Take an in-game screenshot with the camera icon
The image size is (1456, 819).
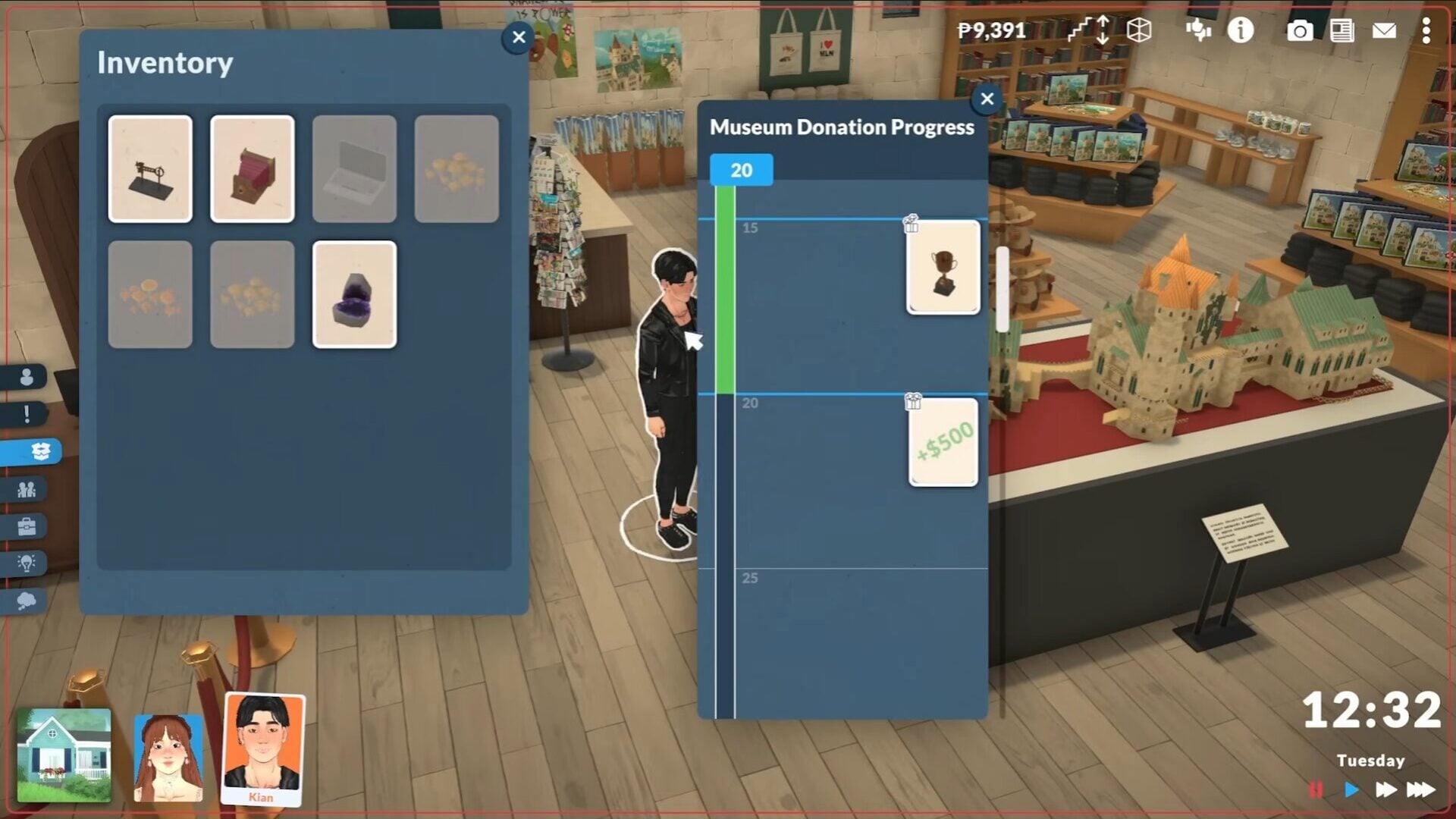point(1301,32)
